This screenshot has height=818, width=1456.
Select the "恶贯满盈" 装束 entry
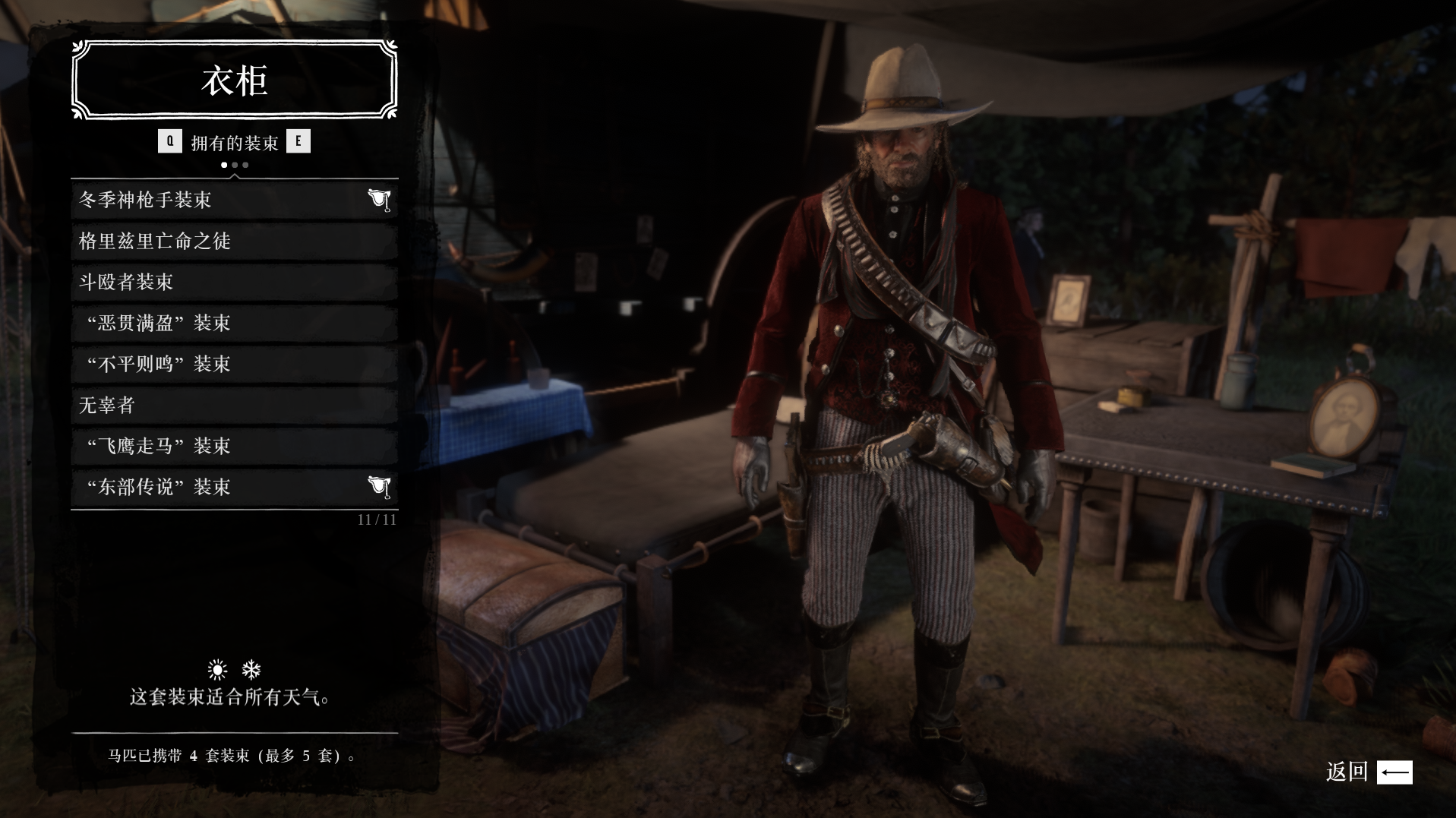click(x=234, y=323)
